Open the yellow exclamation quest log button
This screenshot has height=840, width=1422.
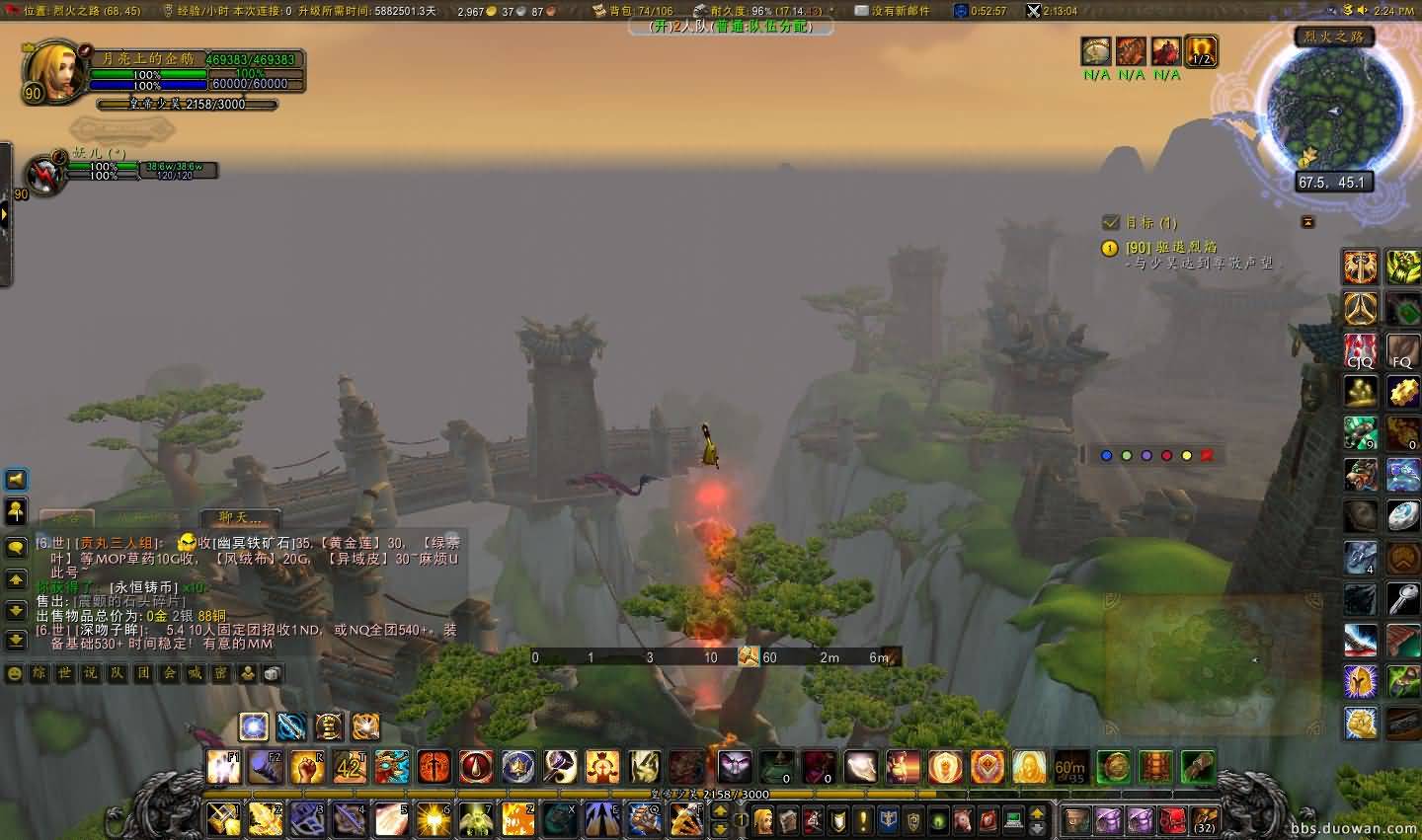coord(863,819)
